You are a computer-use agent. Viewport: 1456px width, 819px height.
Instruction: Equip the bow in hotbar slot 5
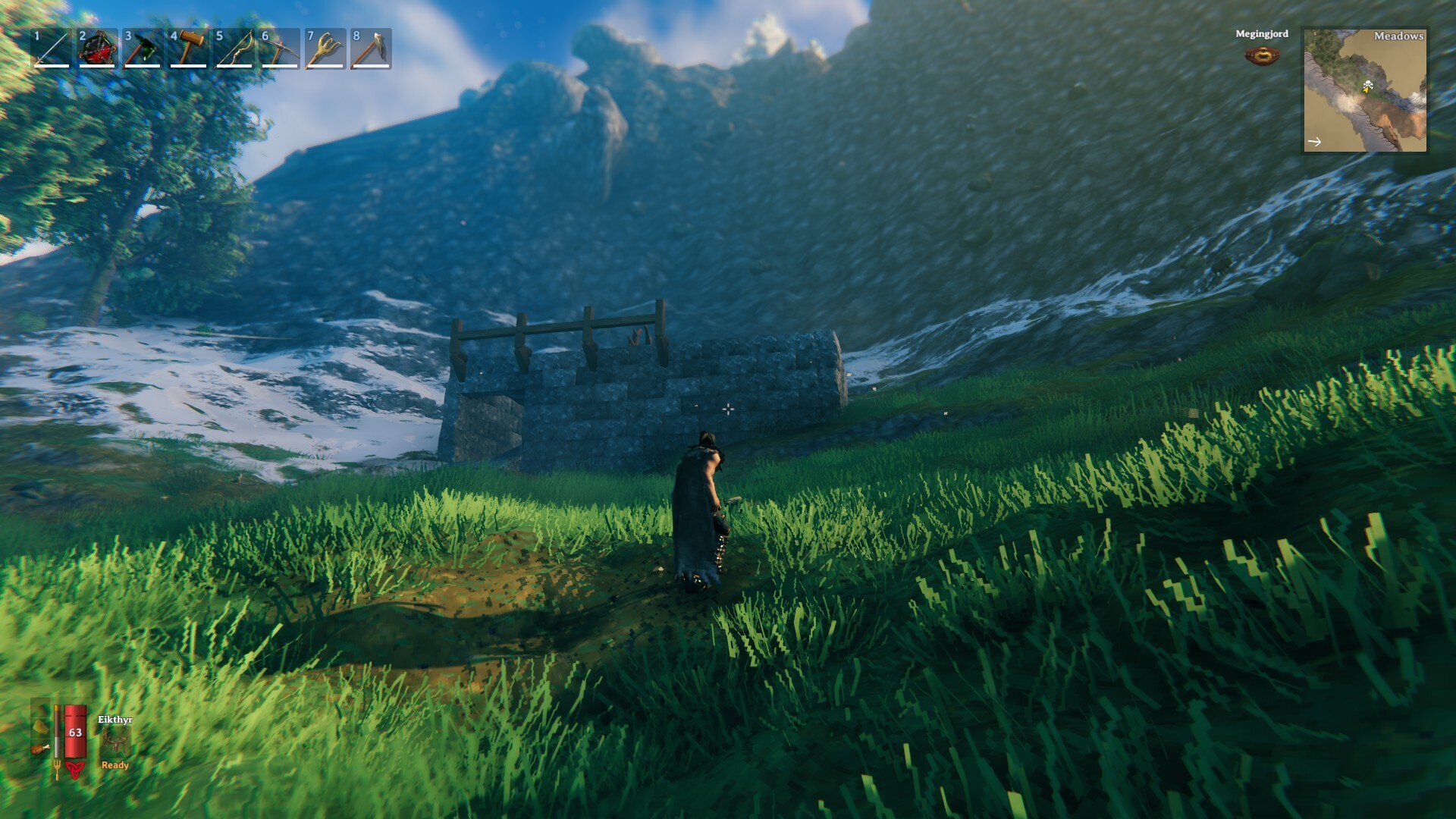pyautogui.click(x=234, y=49)
